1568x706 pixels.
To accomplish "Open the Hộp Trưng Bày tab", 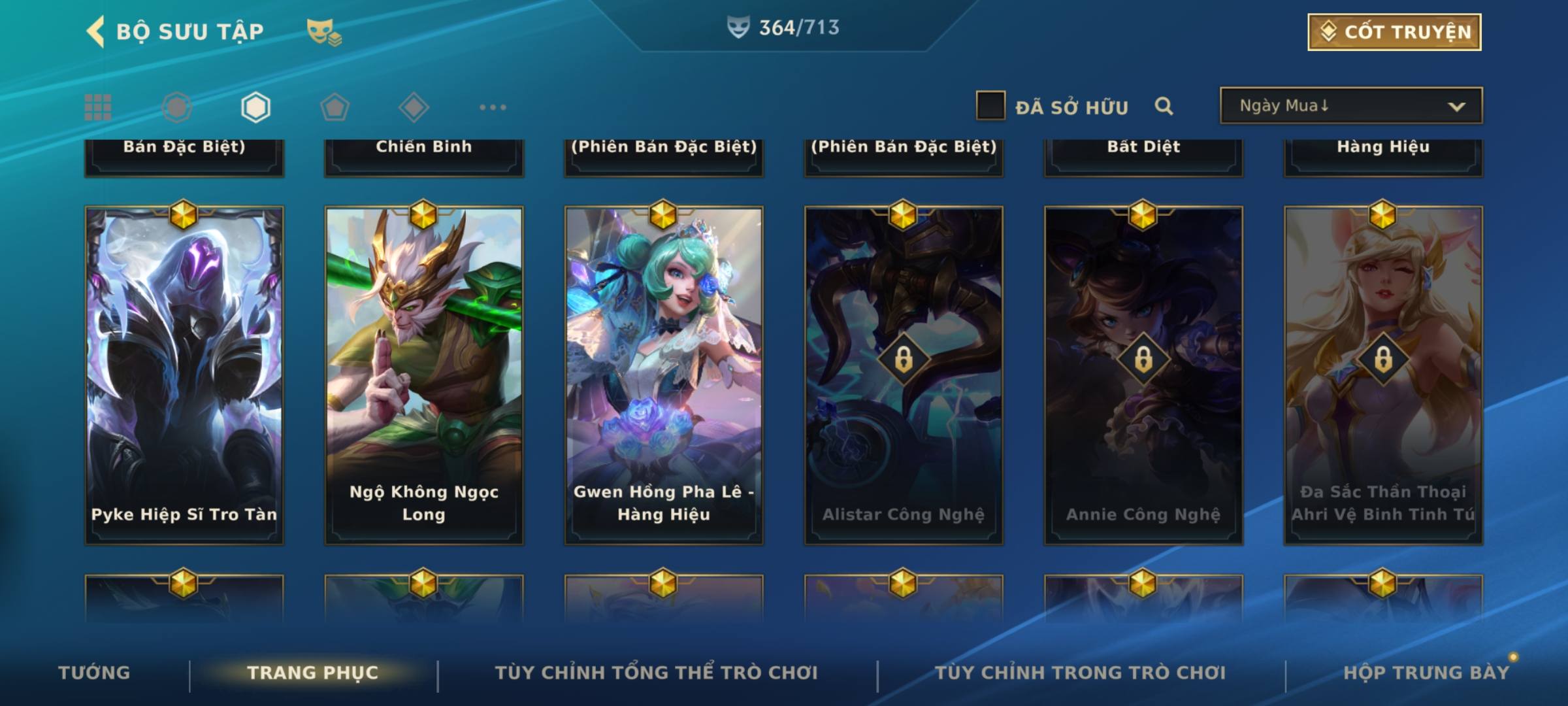I will [x=1426, y=673].
